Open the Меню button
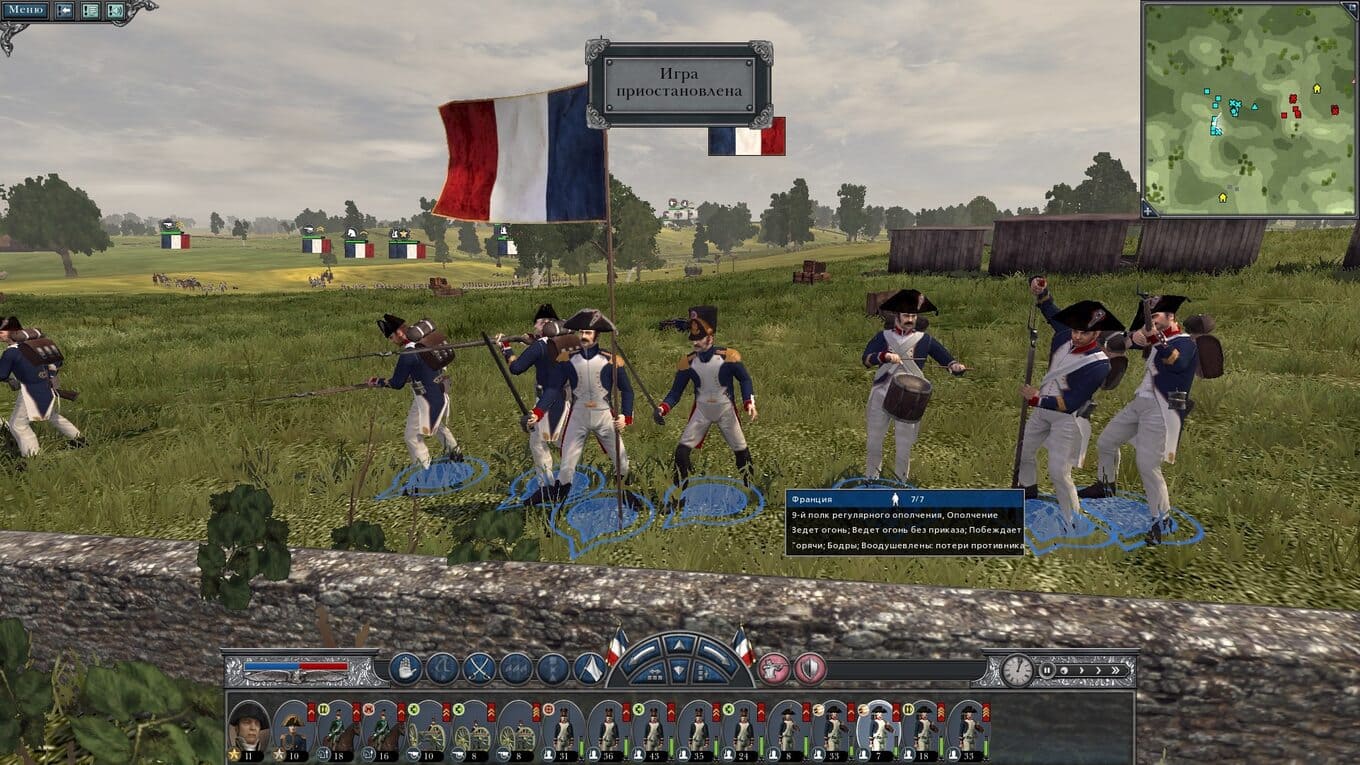The height and width of the screenshot is (765, 1360). point(26,11)
